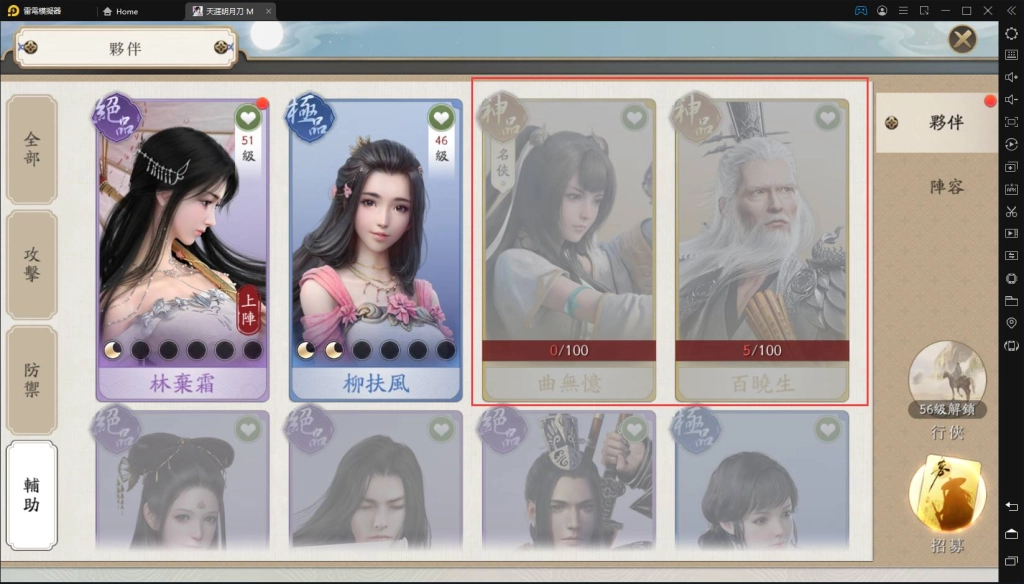Screen dimensions: 1024x584
Task: Open the 招募 recruit button
Action: coord(947,505)
